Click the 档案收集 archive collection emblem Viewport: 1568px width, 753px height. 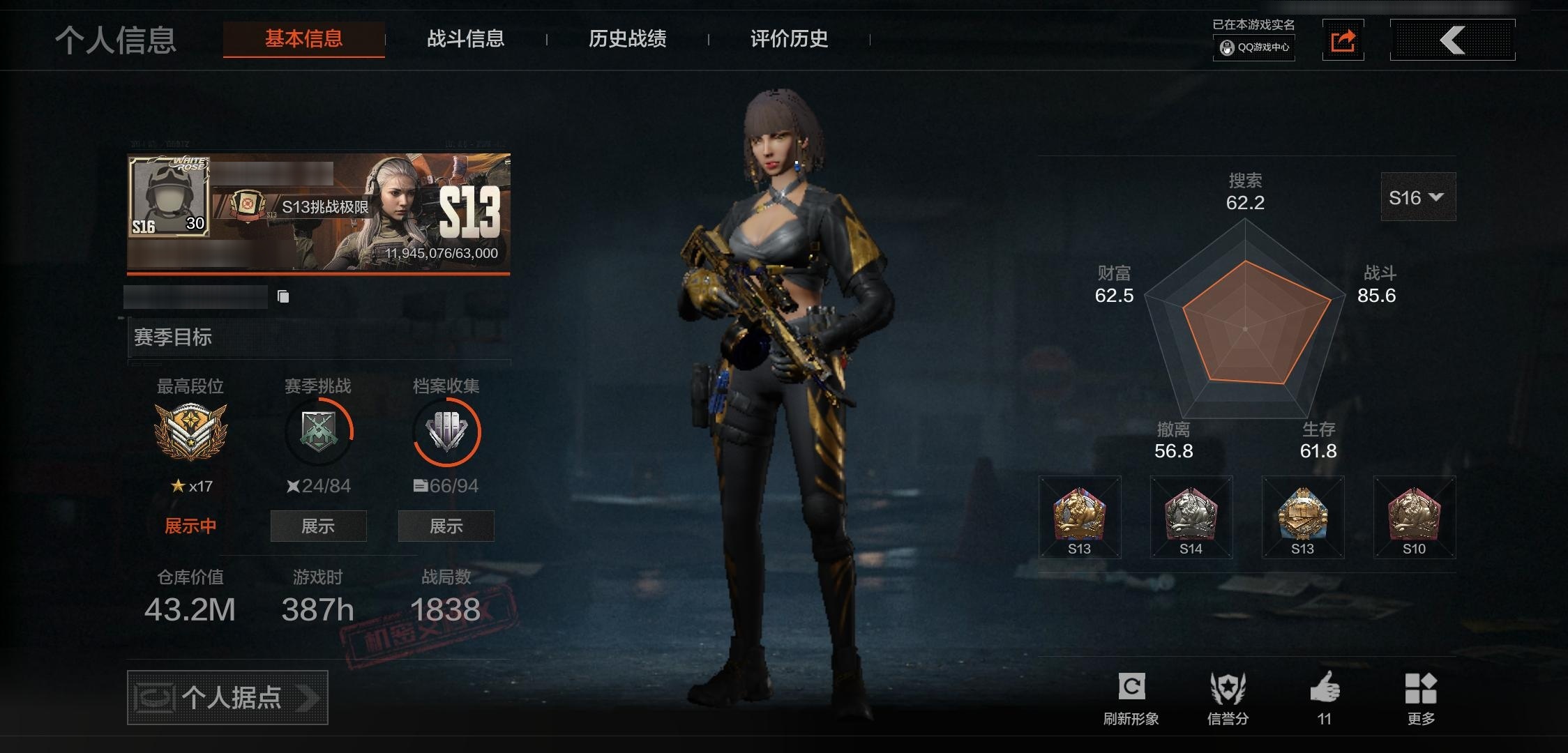[x=447, y=431]
